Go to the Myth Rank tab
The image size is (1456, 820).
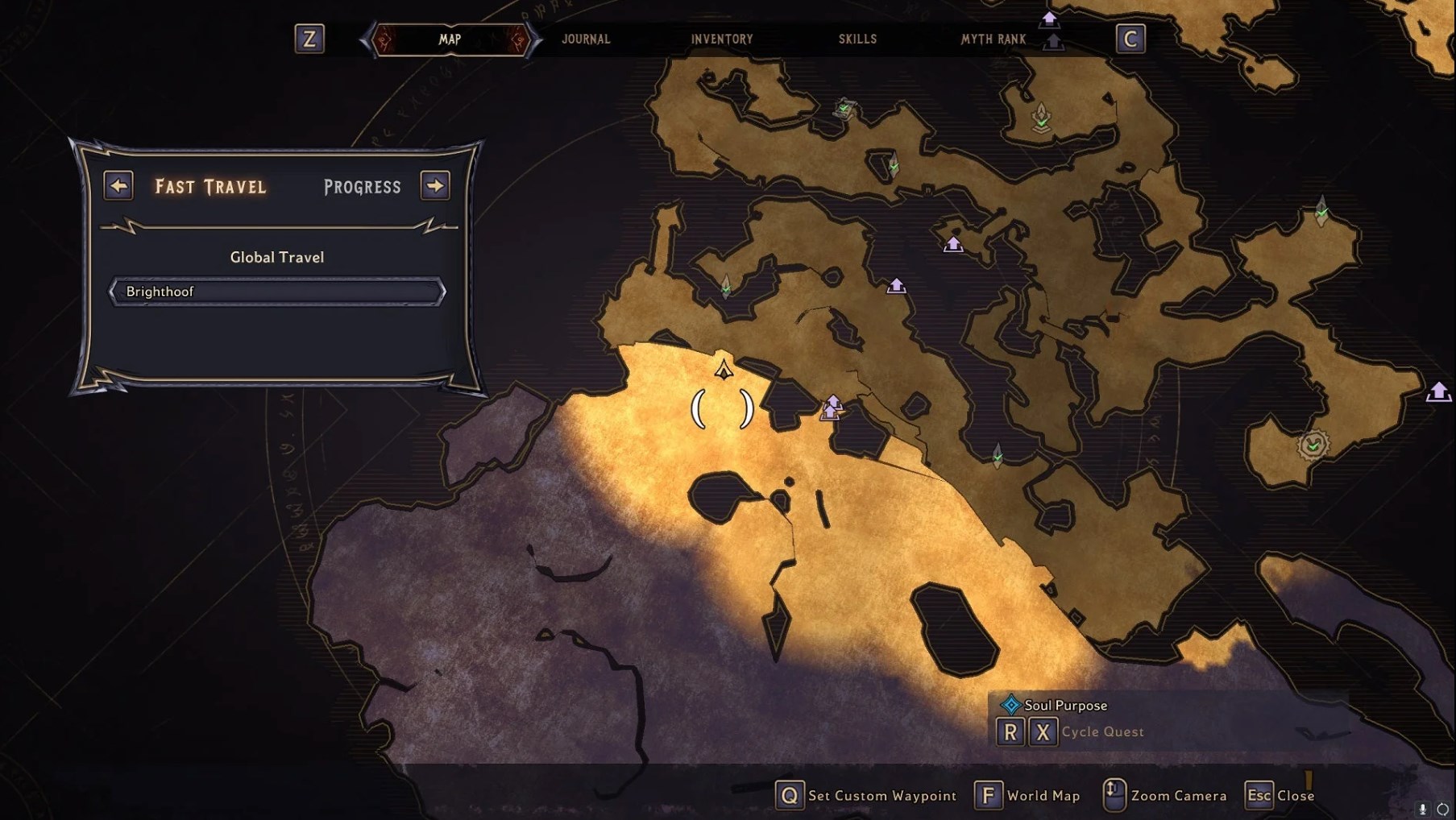(993, 39)
